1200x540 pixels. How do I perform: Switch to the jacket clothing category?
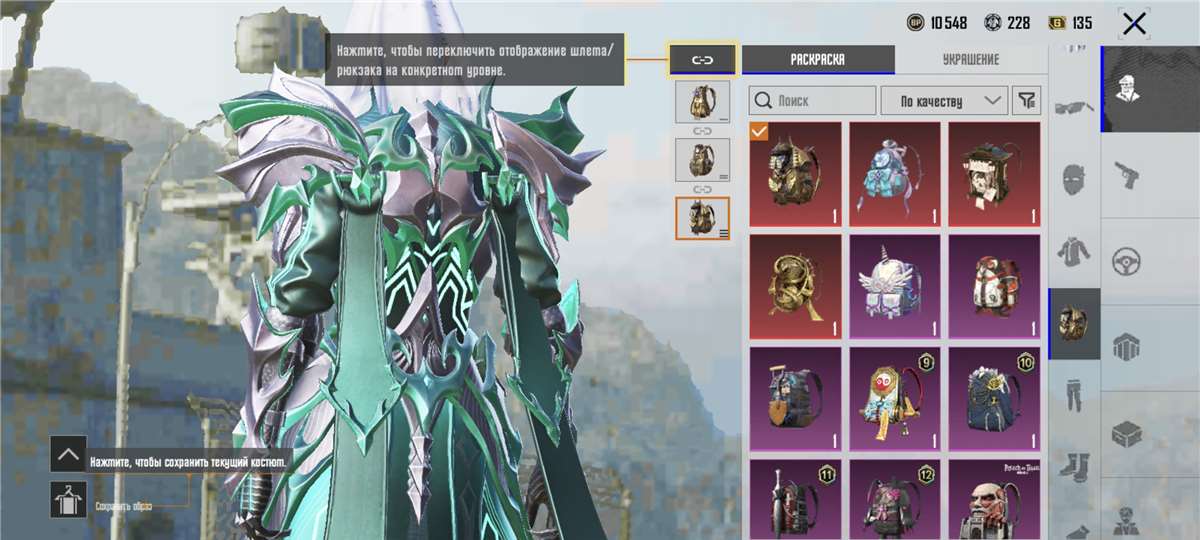(x=1075, y=250)
